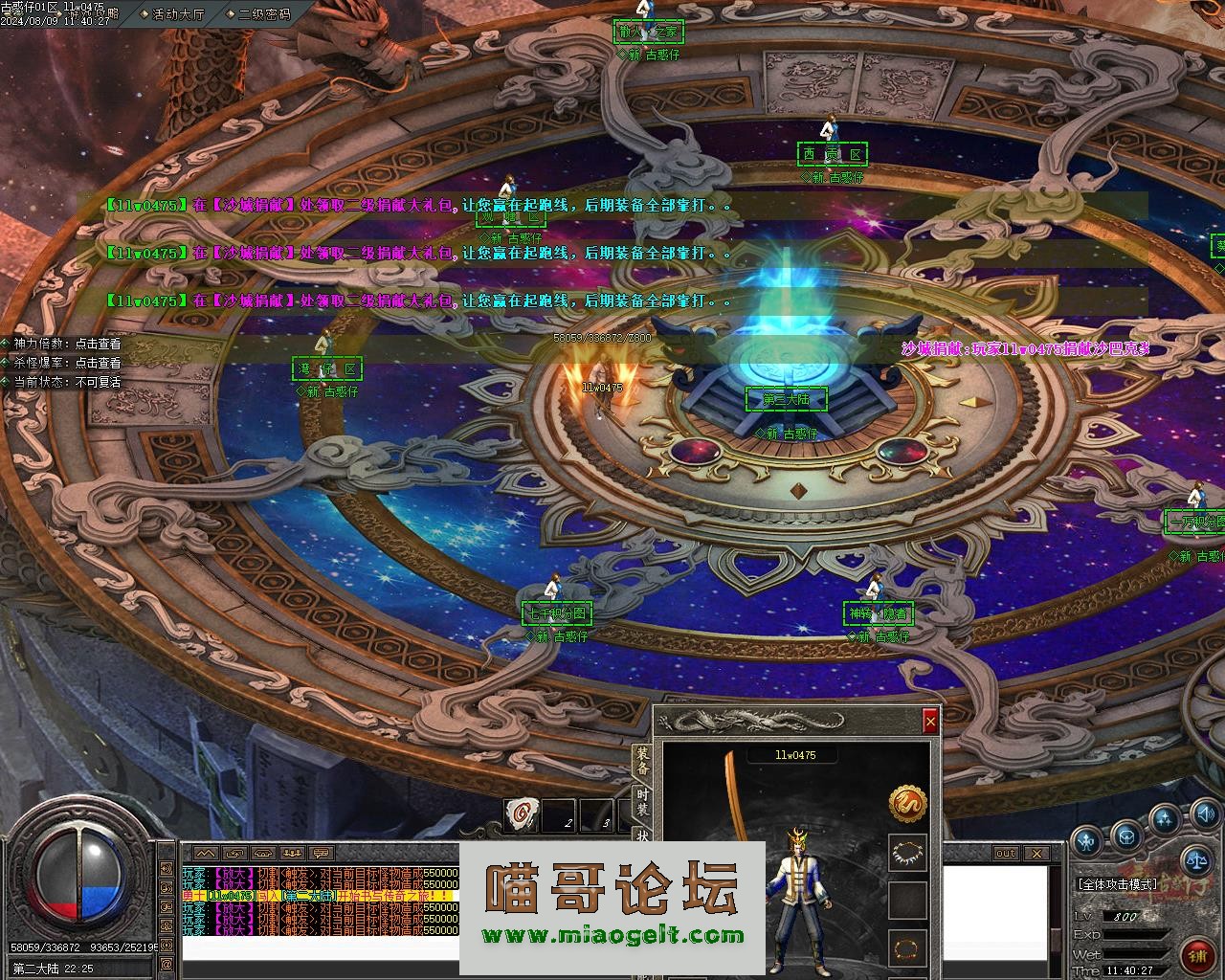Open the red 铺 shop button

coord(1197,955)
